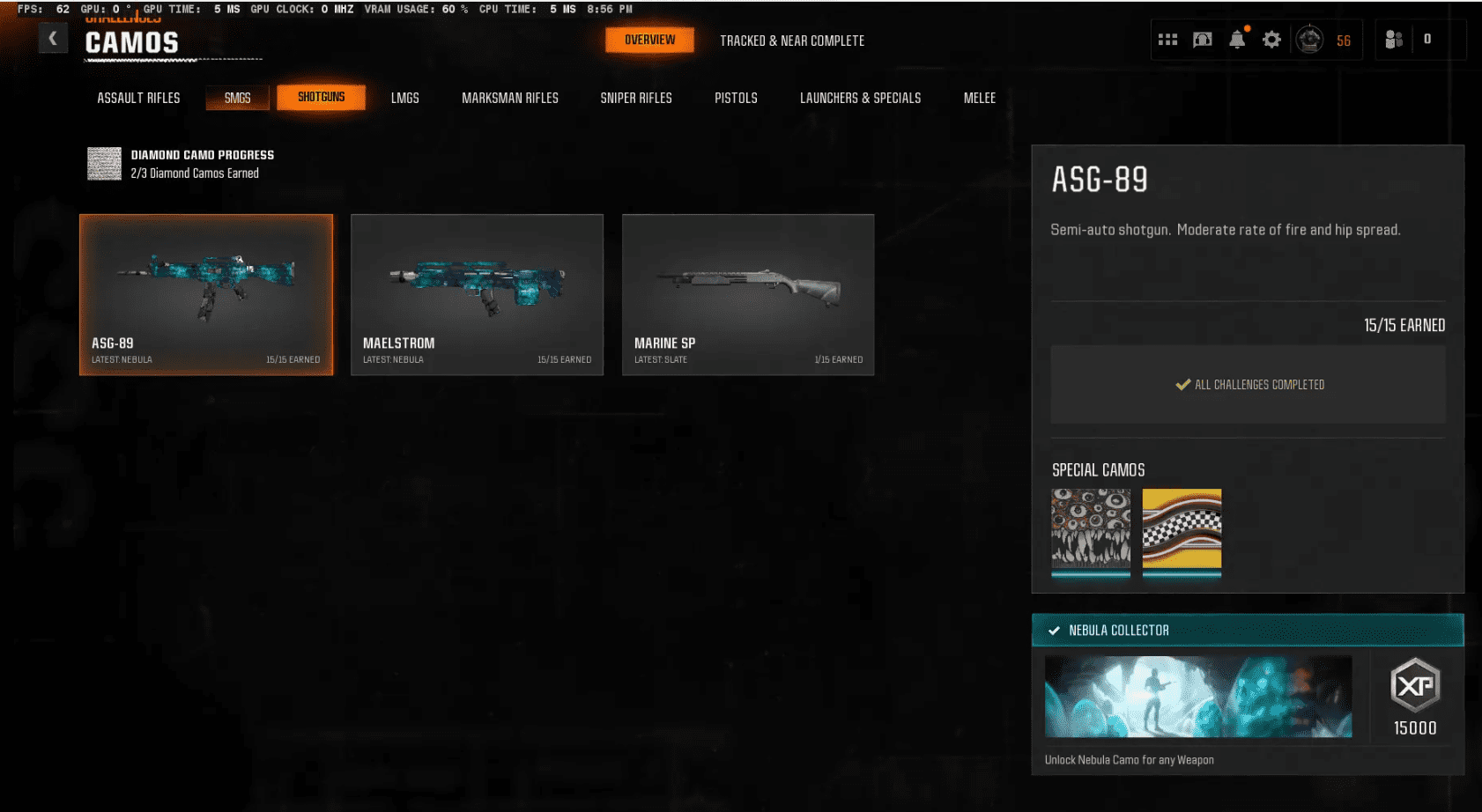1482x812 pixels.
Task: Select the Maelstrom weapon card
Action: [477, 294]
